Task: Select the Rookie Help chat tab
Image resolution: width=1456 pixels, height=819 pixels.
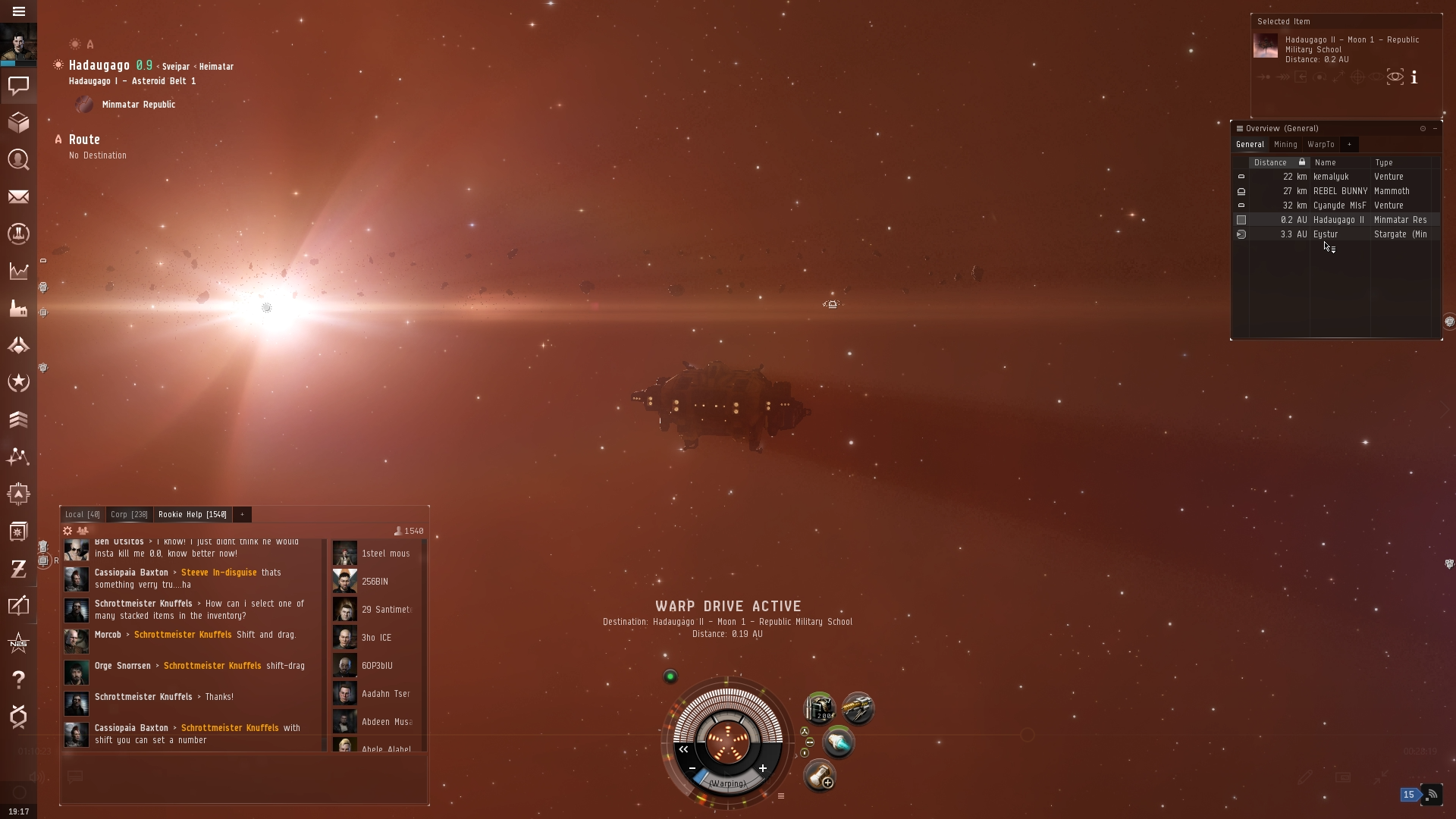Action: [192, 515]
